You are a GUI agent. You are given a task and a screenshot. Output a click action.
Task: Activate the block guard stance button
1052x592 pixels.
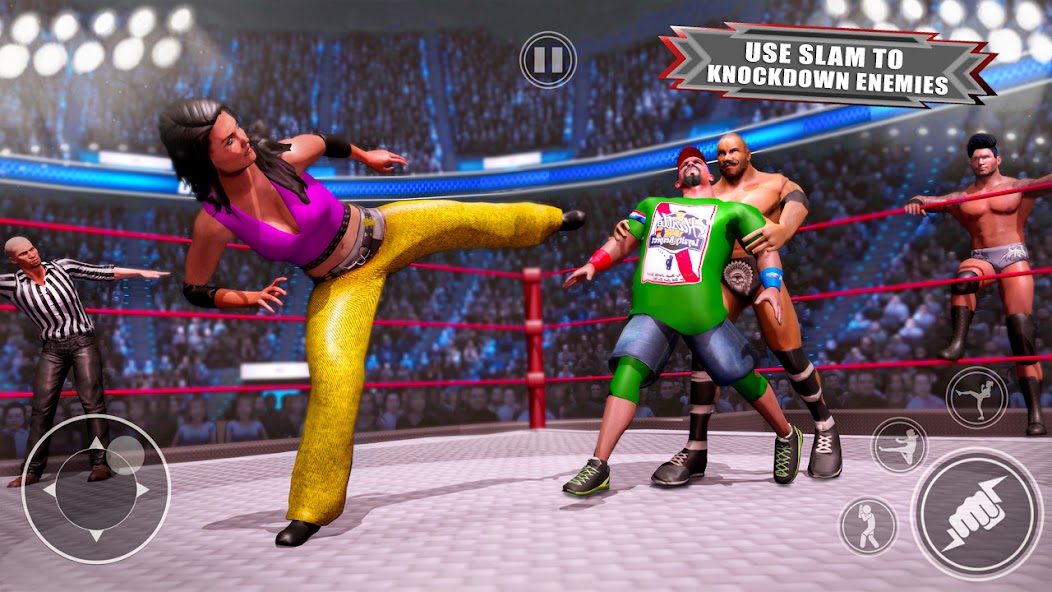click(866, 524)
